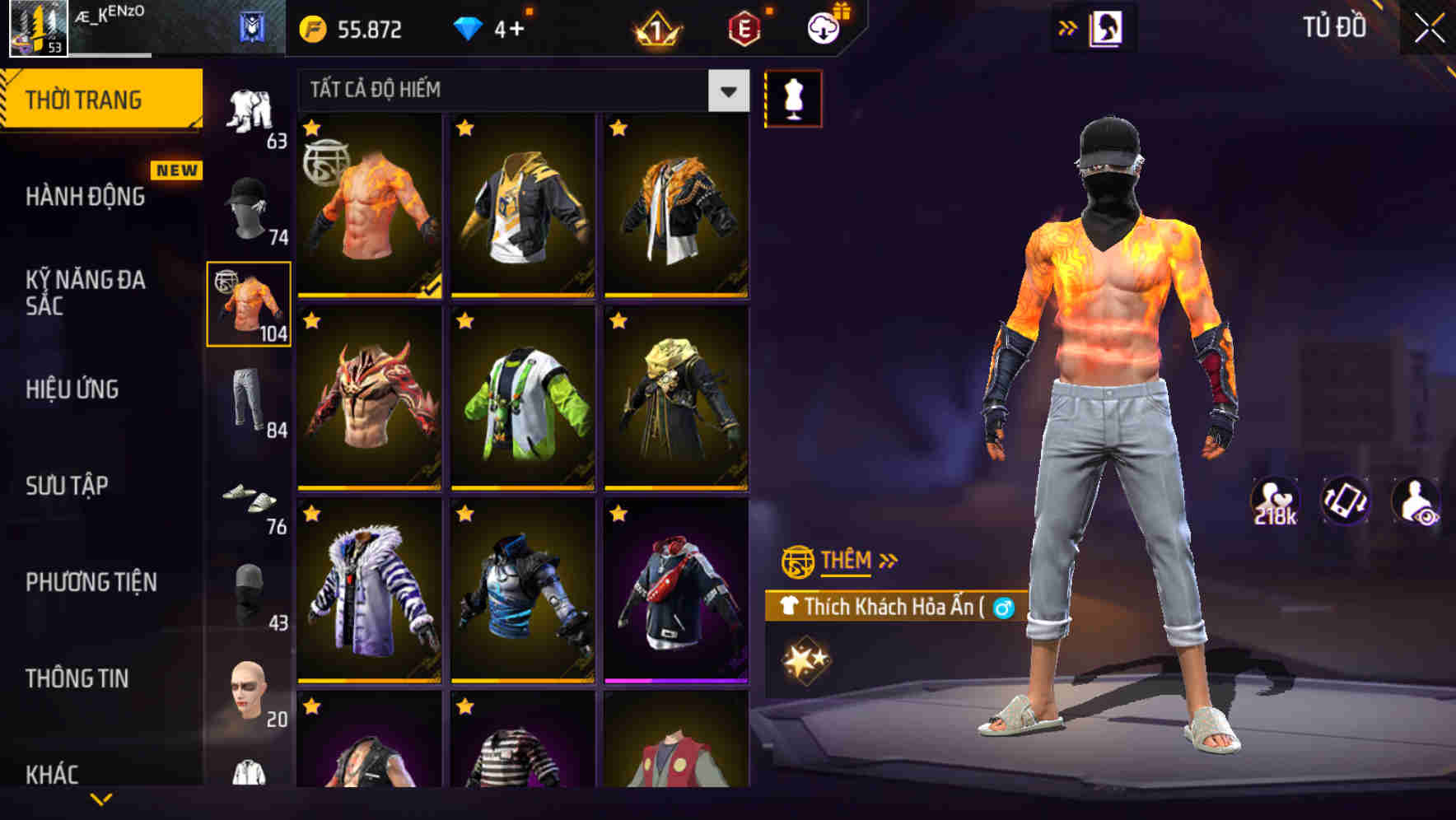Select the headwear category showing 74 items

[x=250, y=207]
